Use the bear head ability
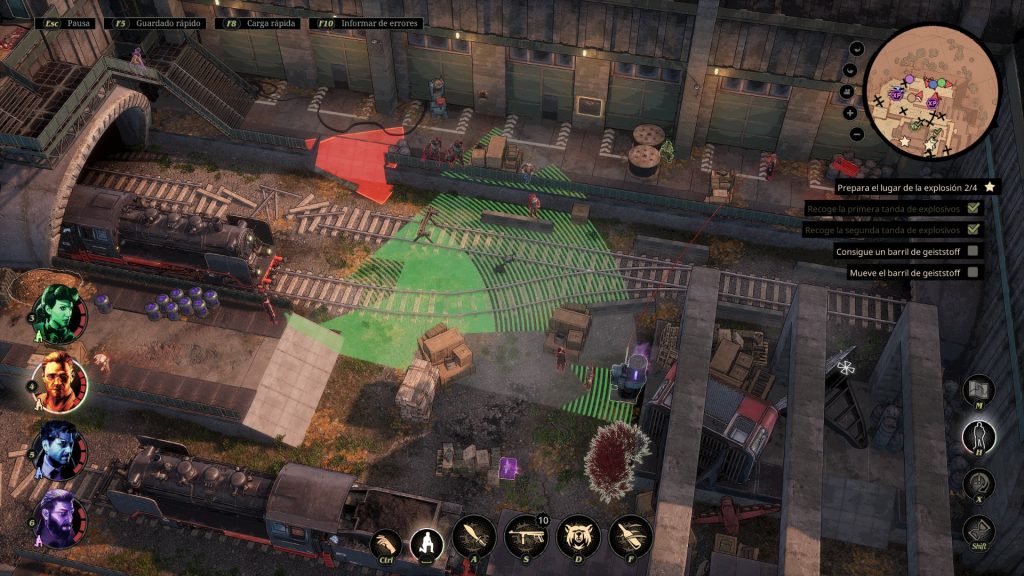 coord(578,538)
